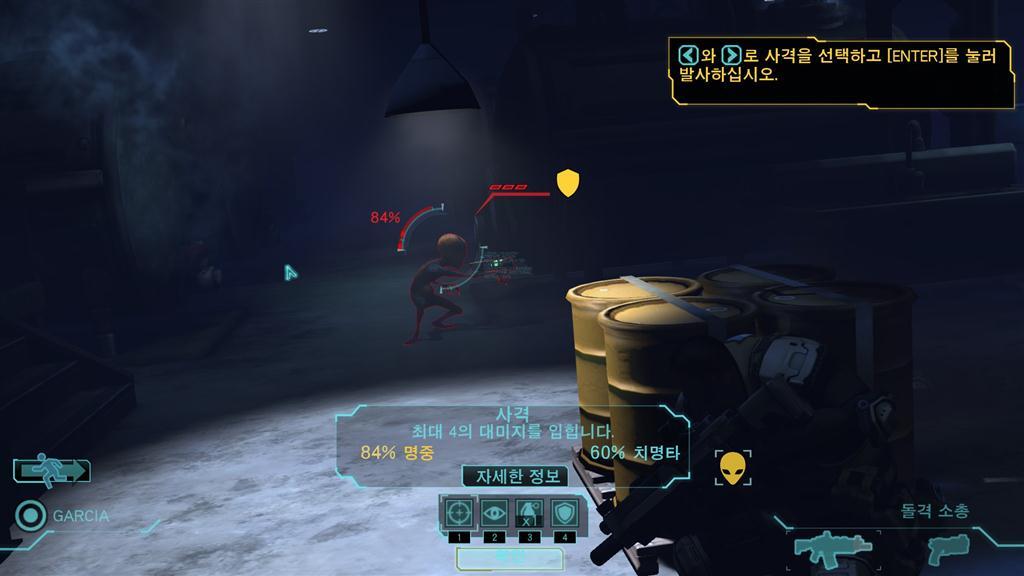
Task: Click the running man move icon
Action: tap(52, 469)
